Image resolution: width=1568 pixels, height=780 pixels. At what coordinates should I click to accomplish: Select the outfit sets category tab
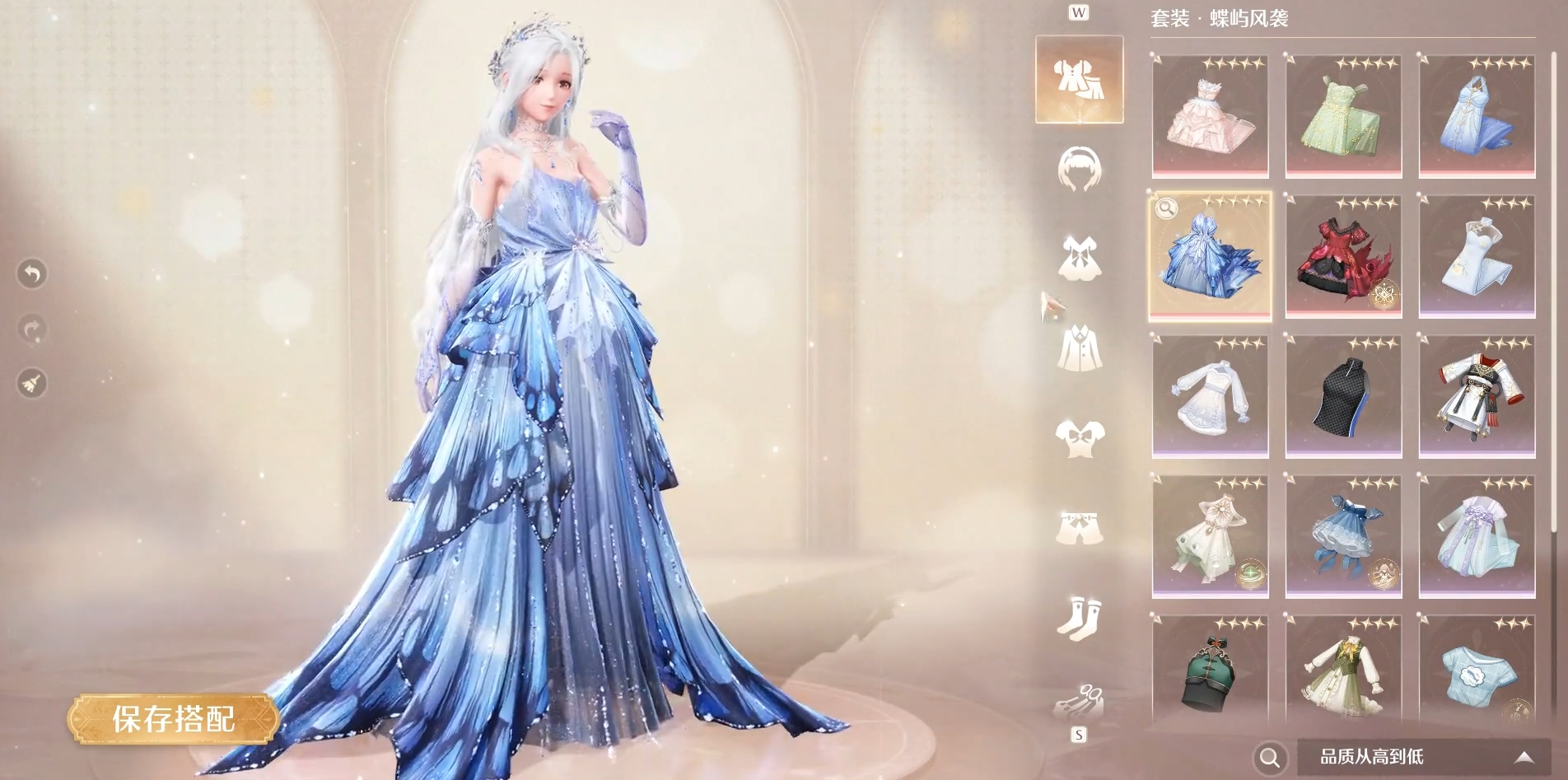click(1079, 79)
